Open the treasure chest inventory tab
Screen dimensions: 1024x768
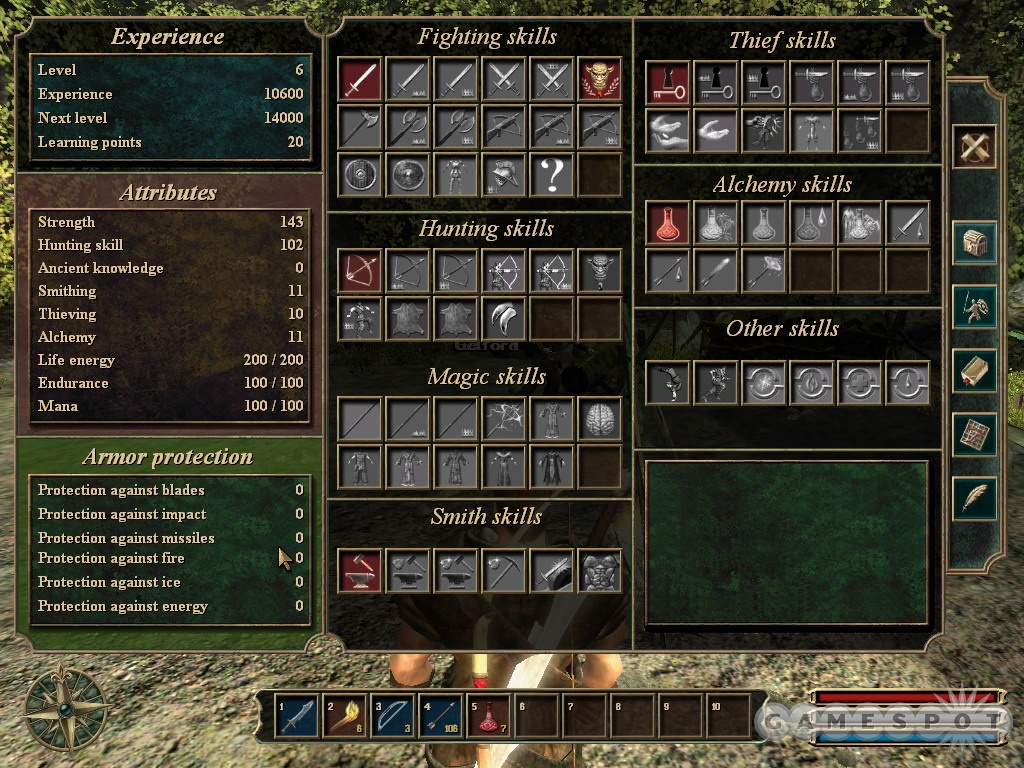click(x=973, y=243)
